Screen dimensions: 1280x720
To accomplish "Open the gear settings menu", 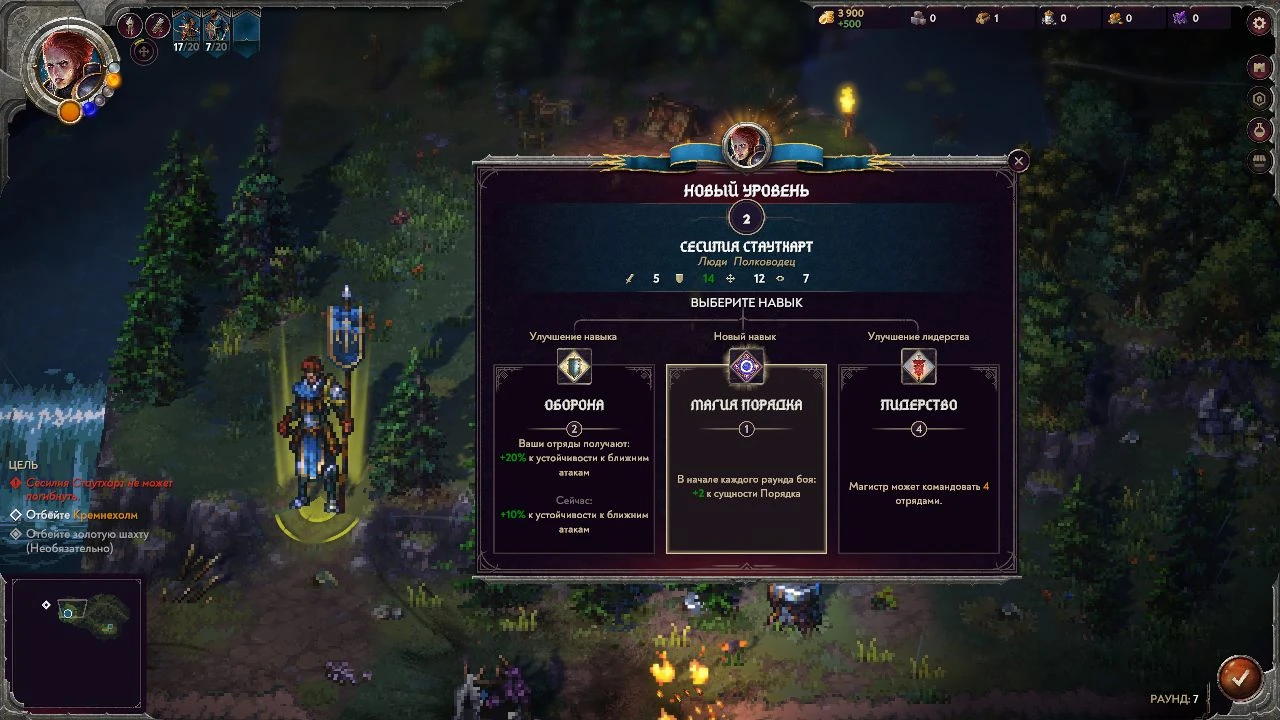I will [1260, 25].
